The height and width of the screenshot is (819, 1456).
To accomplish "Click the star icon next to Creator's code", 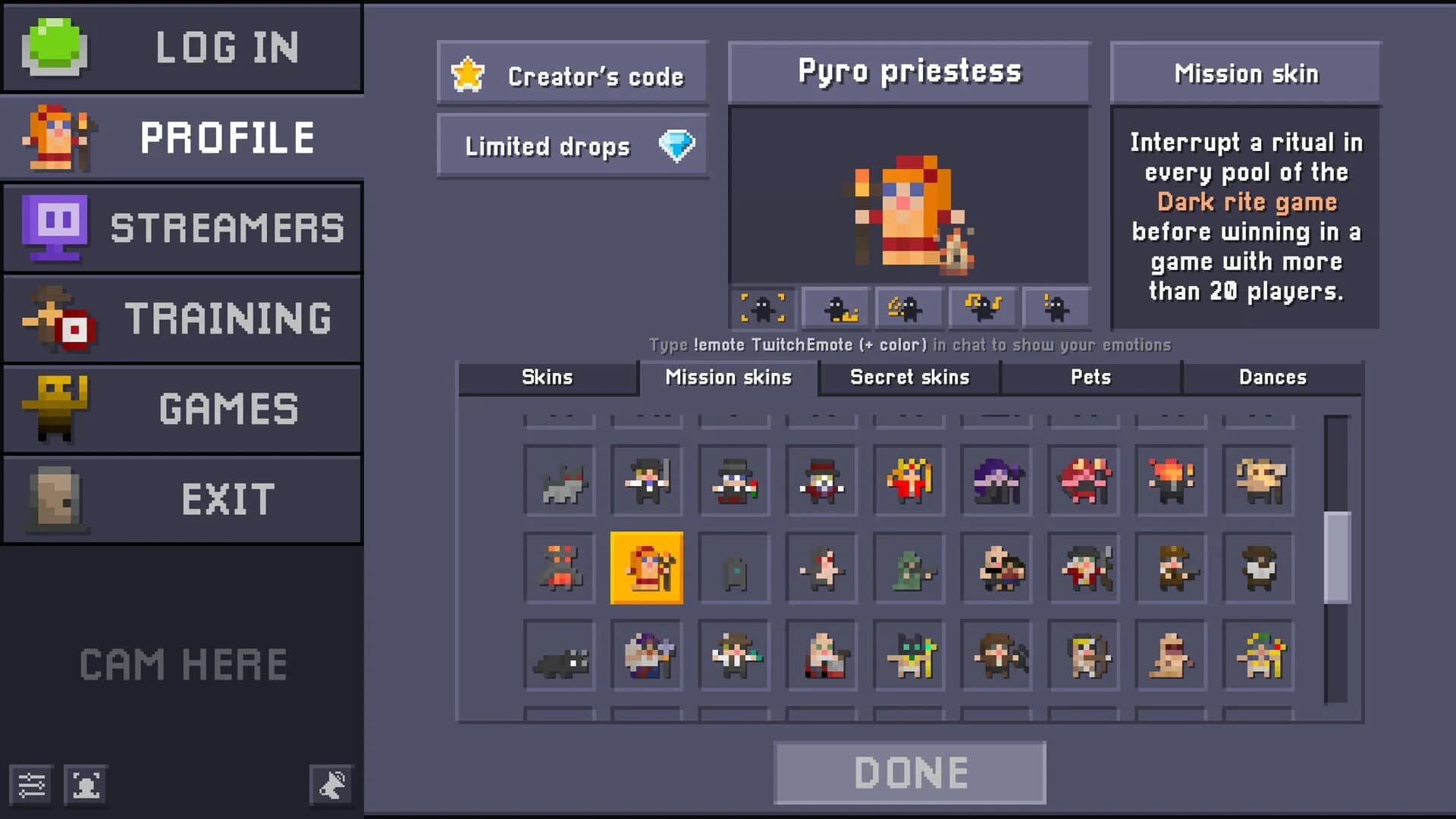I will (x=468, y=74).
